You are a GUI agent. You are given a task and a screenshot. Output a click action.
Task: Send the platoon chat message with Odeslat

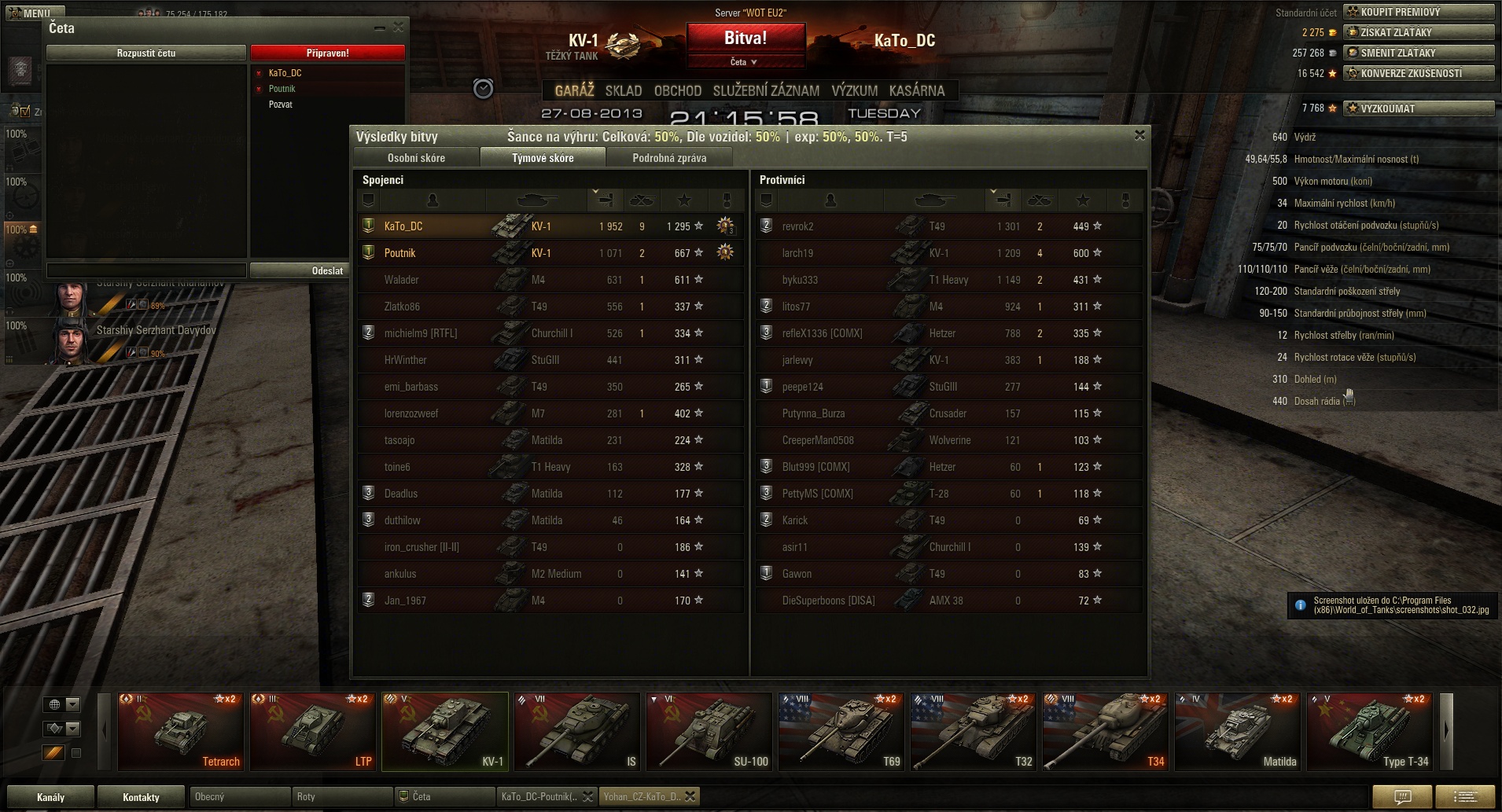(x=327, y=270)
